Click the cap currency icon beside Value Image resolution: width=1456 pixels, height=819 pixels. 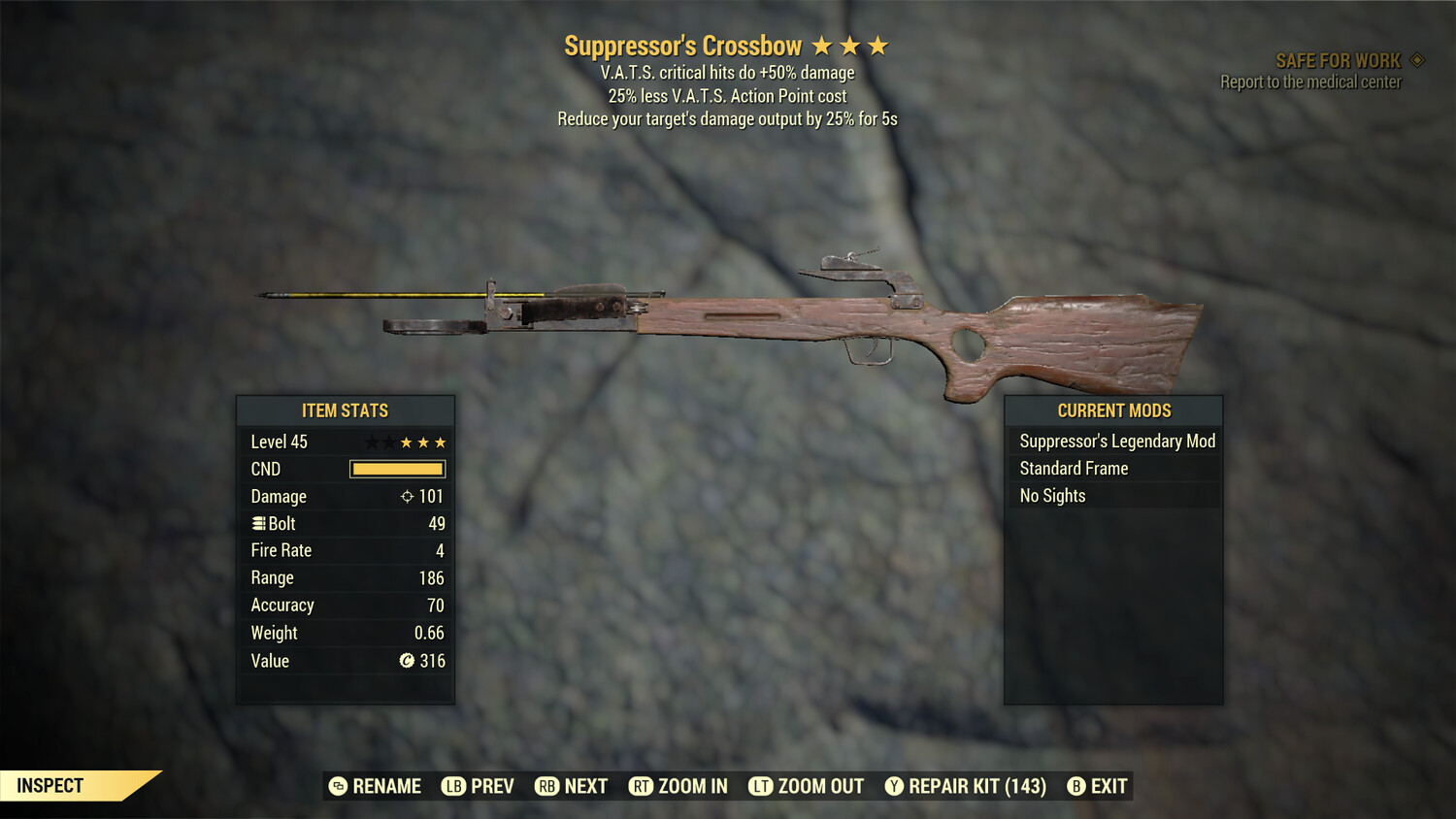409,661
